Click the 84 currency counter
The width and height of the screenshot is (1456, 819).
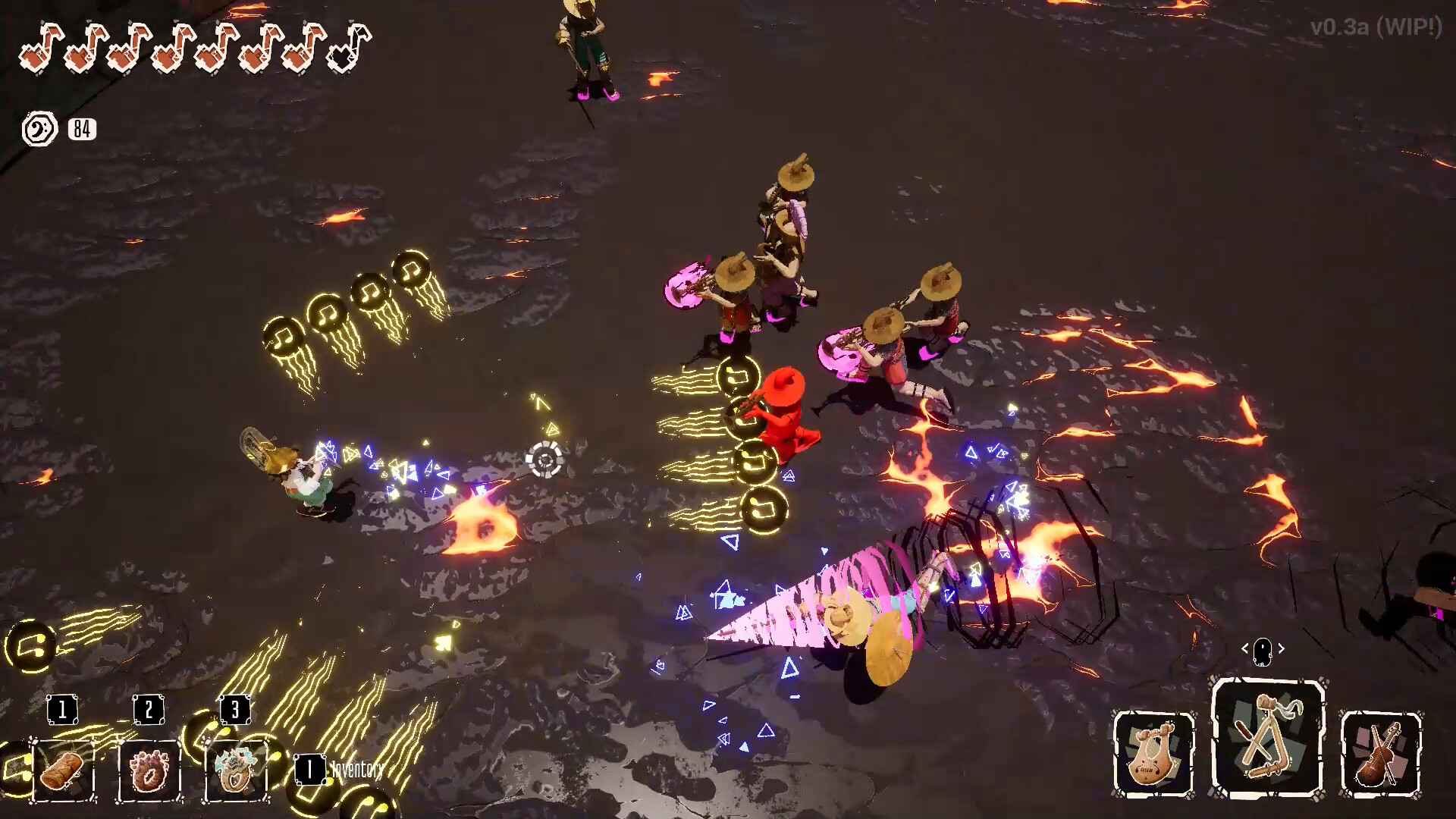(83, 129)
